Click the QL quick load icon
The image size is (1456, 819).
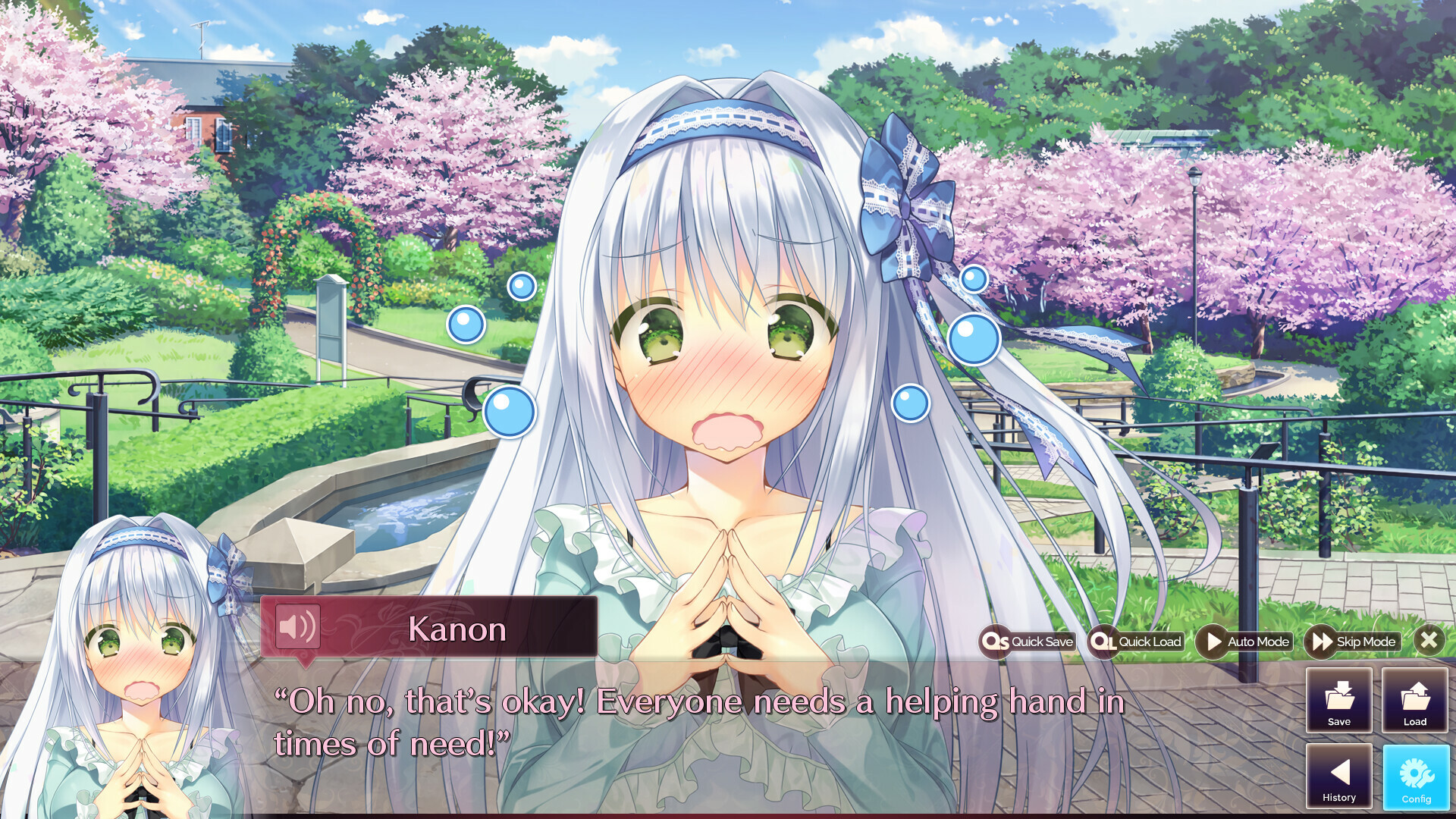1103,641
